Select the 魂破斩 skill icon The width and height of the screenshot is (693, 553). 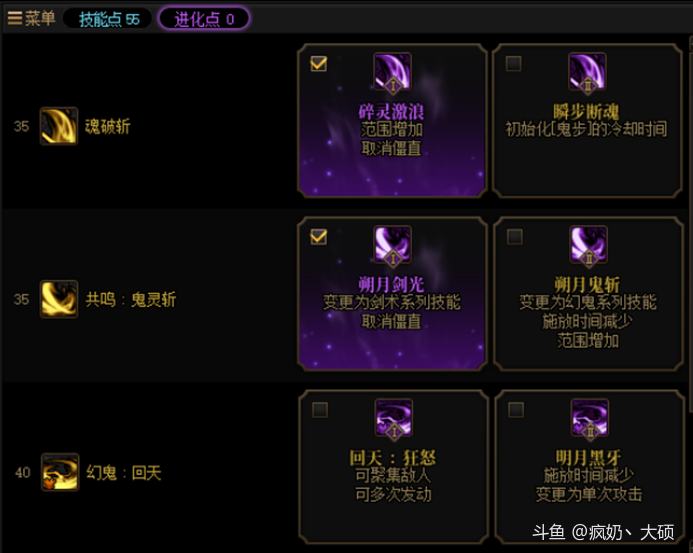tap(59, 127)
